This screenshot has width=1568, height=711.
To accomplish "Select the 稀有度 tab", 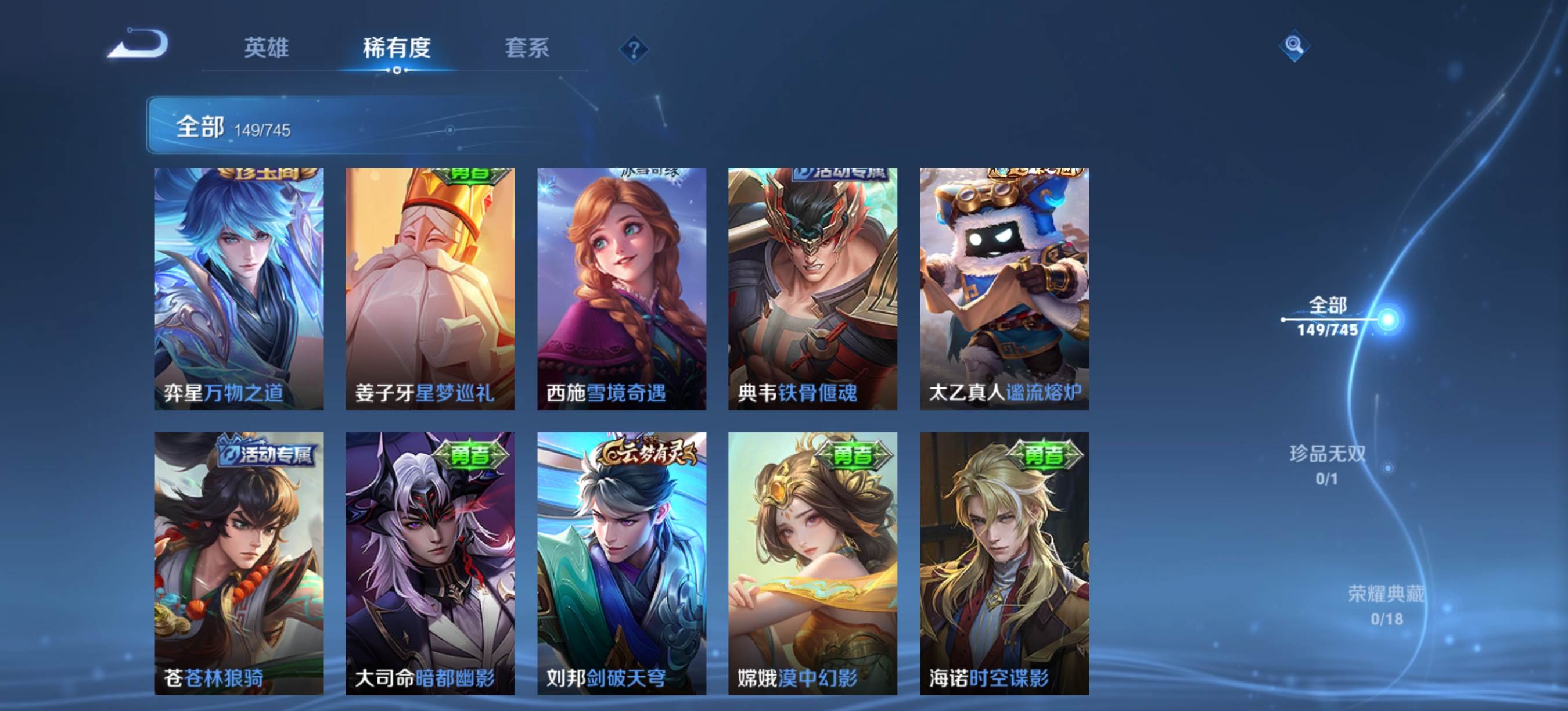I will (x=397, y=48).
